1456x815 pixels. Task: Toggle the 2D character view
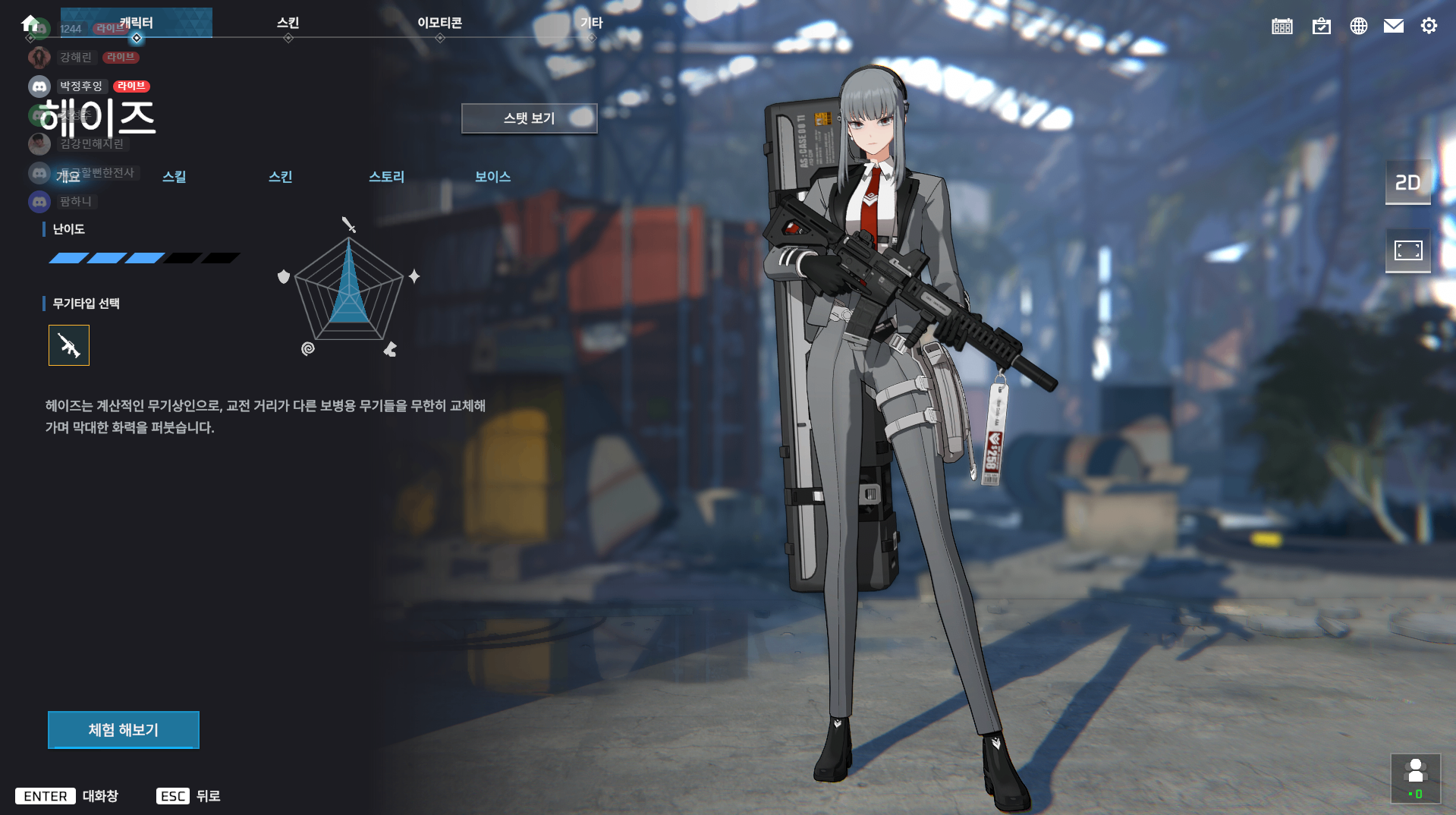pos(1407,183)
